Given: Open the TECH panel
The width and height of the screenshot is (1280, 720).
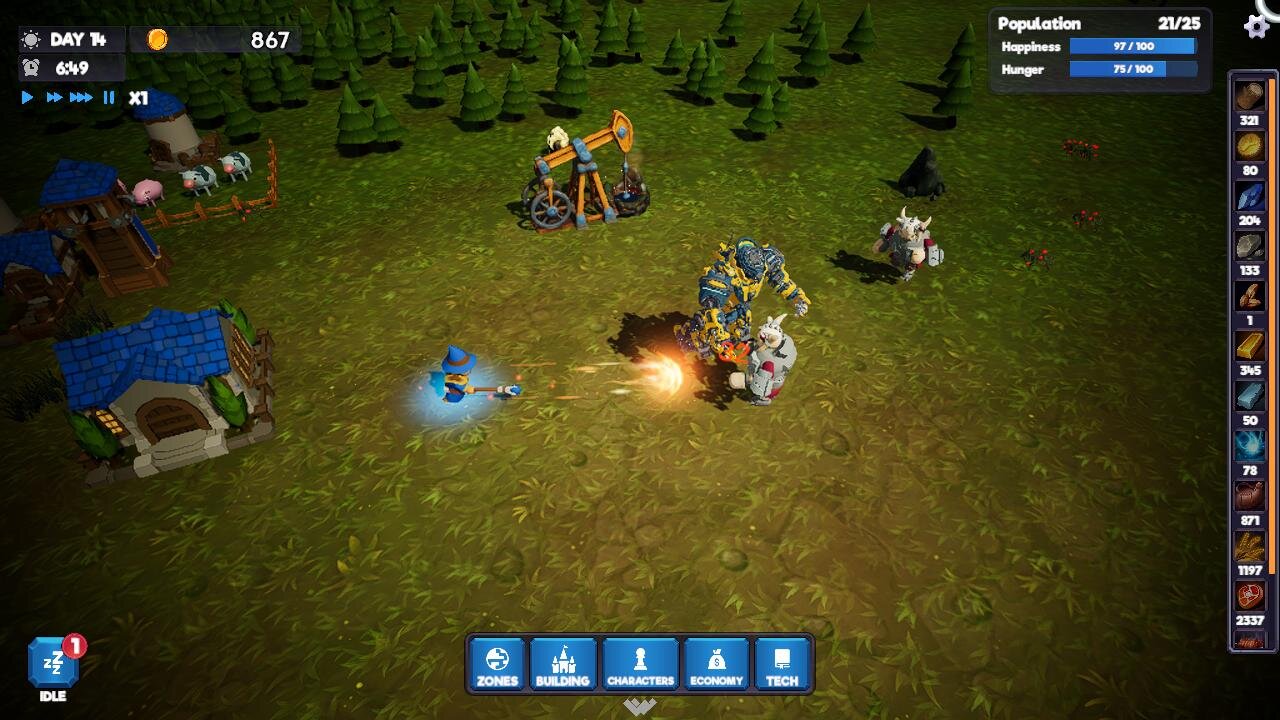Looking at the screenshot, I should point(783,663).
